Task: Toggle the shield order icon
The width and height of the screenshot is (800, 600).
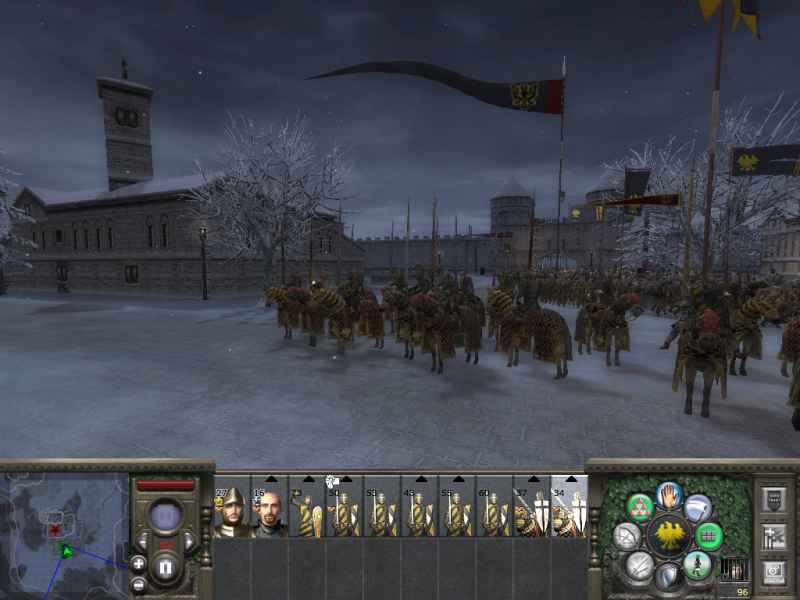Action: [x=669, y=578]
